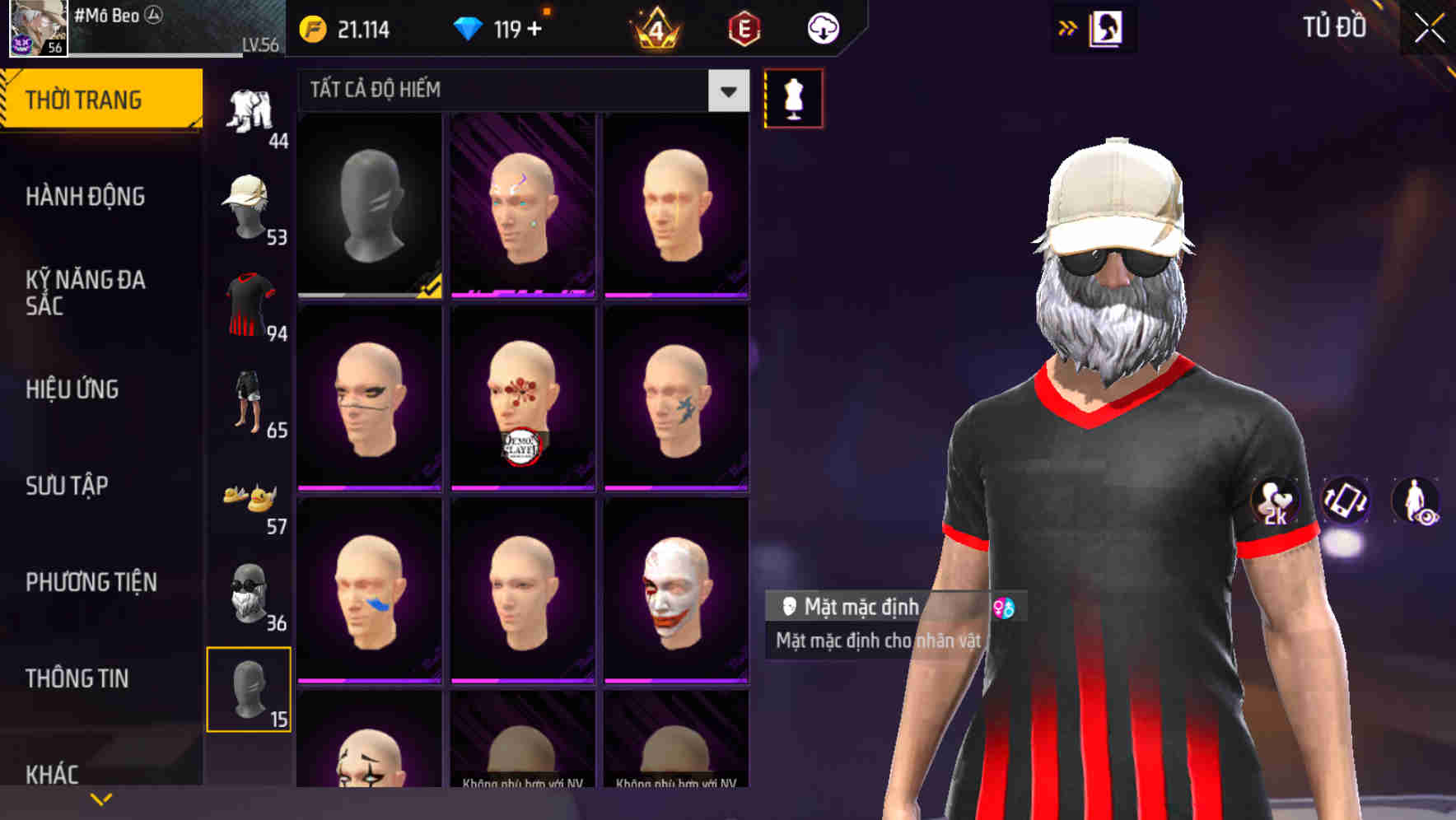The height and width of the screenshot is (820, 1456).
Task: Click the double arrow expander near top right
Action: coord(1068,27)
